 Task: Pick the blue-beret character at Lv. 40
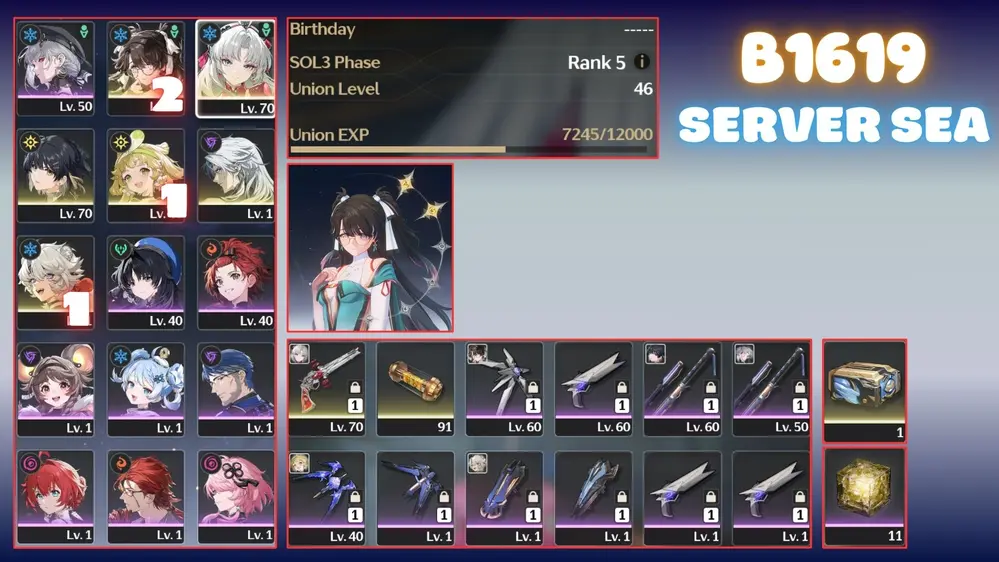tap(146, 282)
